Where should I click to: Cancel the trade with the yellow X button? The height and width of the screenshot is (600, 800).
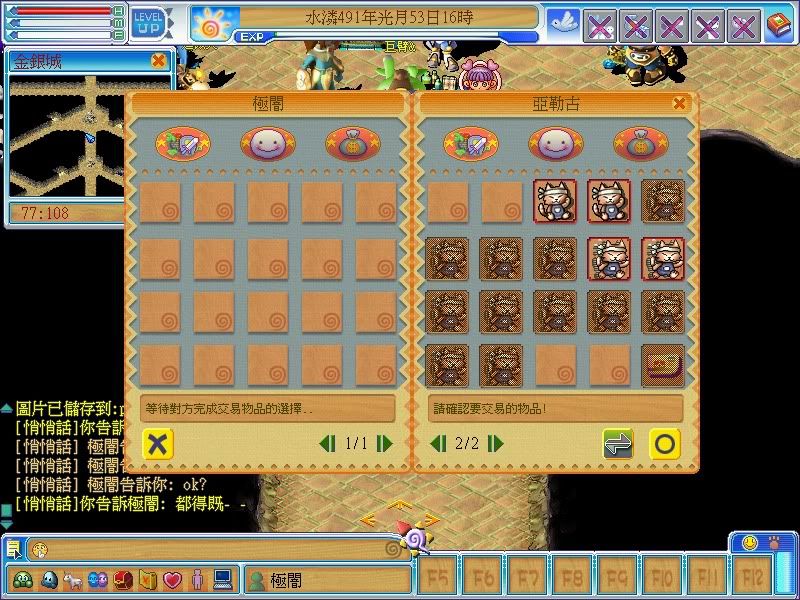pos(155,443)
